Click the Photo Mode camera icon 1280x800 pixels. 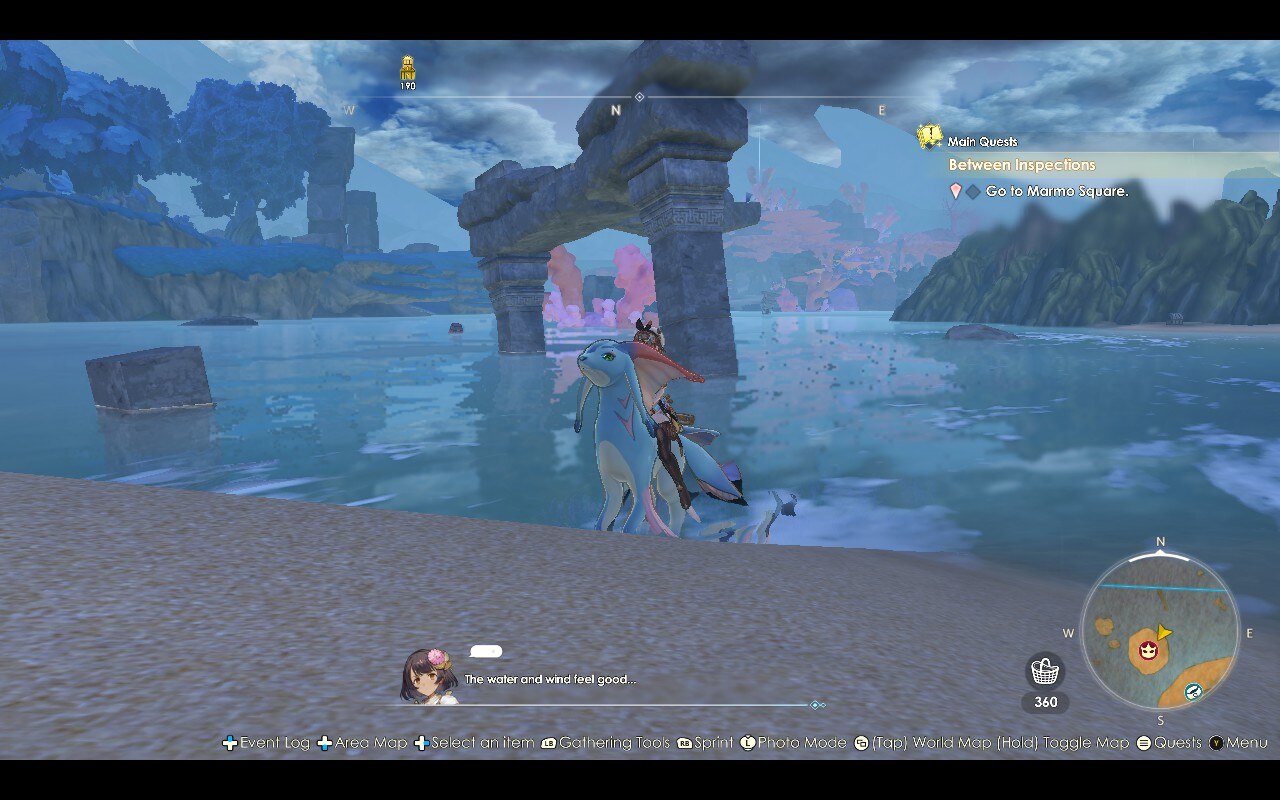(x=749, y=743)
